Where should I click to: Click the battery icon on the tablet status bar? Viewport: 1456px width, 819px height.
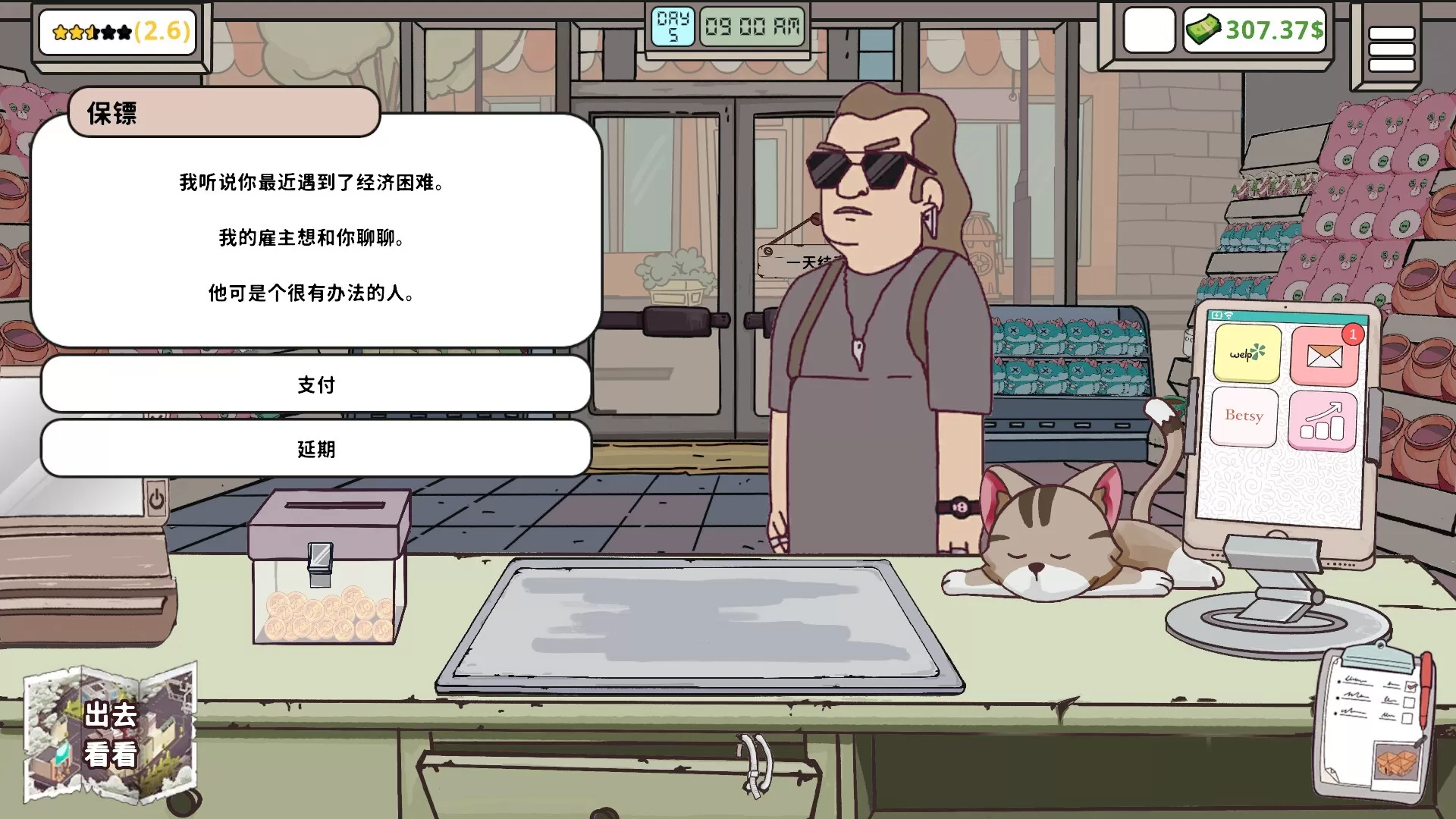click(x=1217, y=314)
